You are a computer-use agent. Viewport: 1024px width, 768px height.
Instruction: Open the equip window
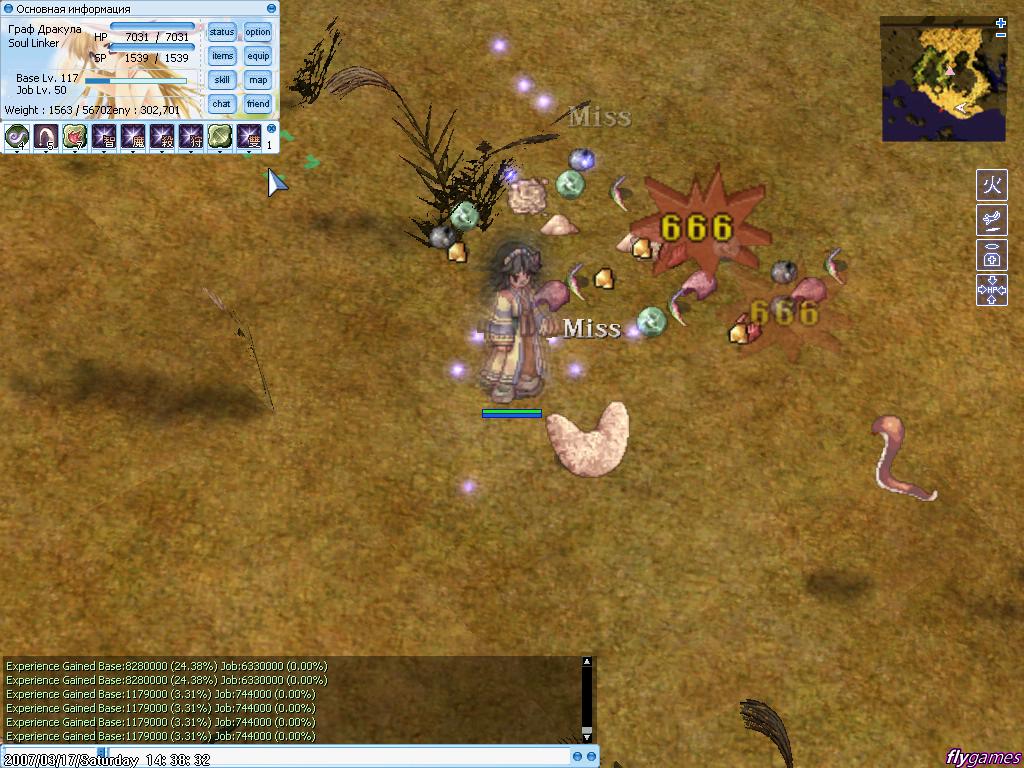[x=258, y=56]
